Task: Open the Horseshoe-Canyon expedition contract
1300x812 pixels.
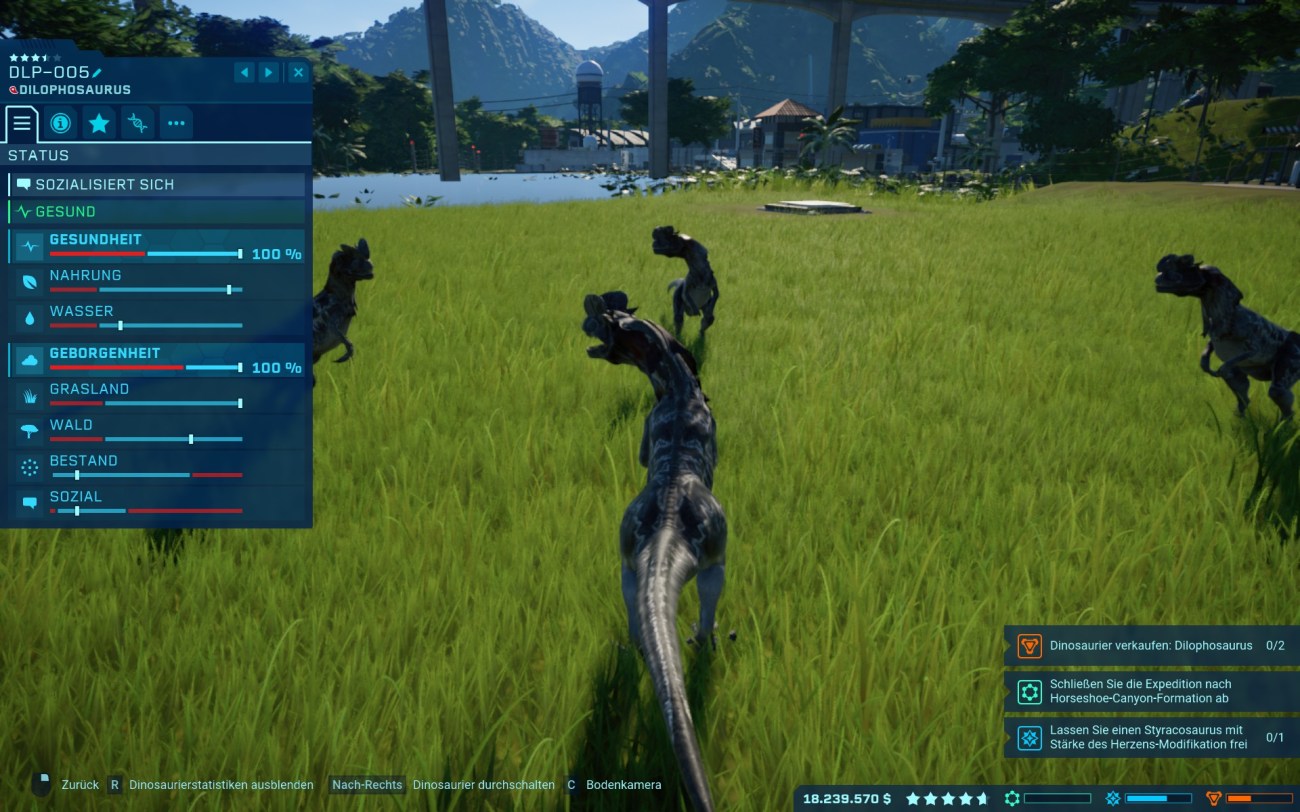Action: (1150, 692)
